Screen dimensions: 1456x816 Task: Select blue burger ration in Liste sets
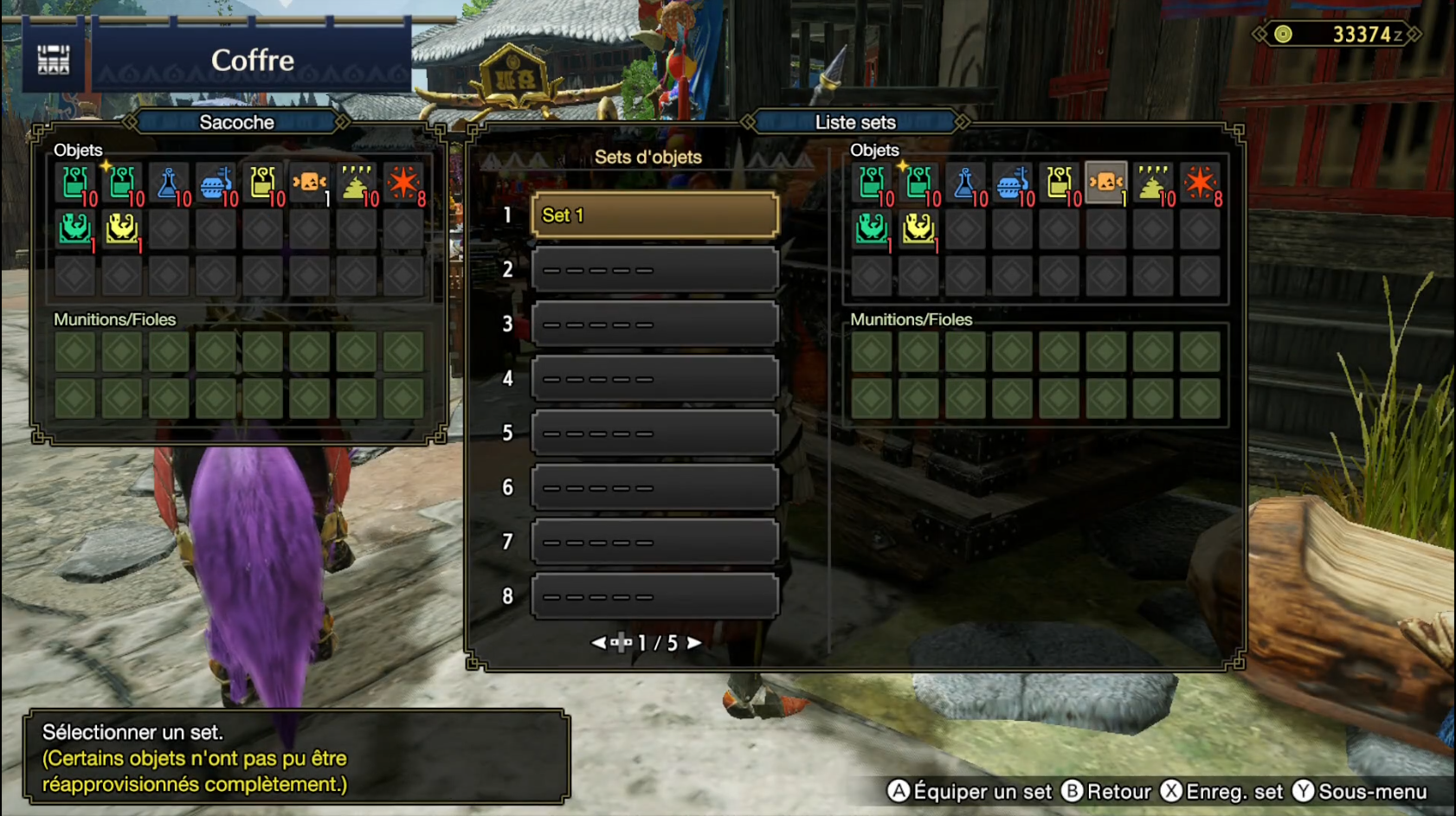pyautogui.click(x=1012, y=183)
